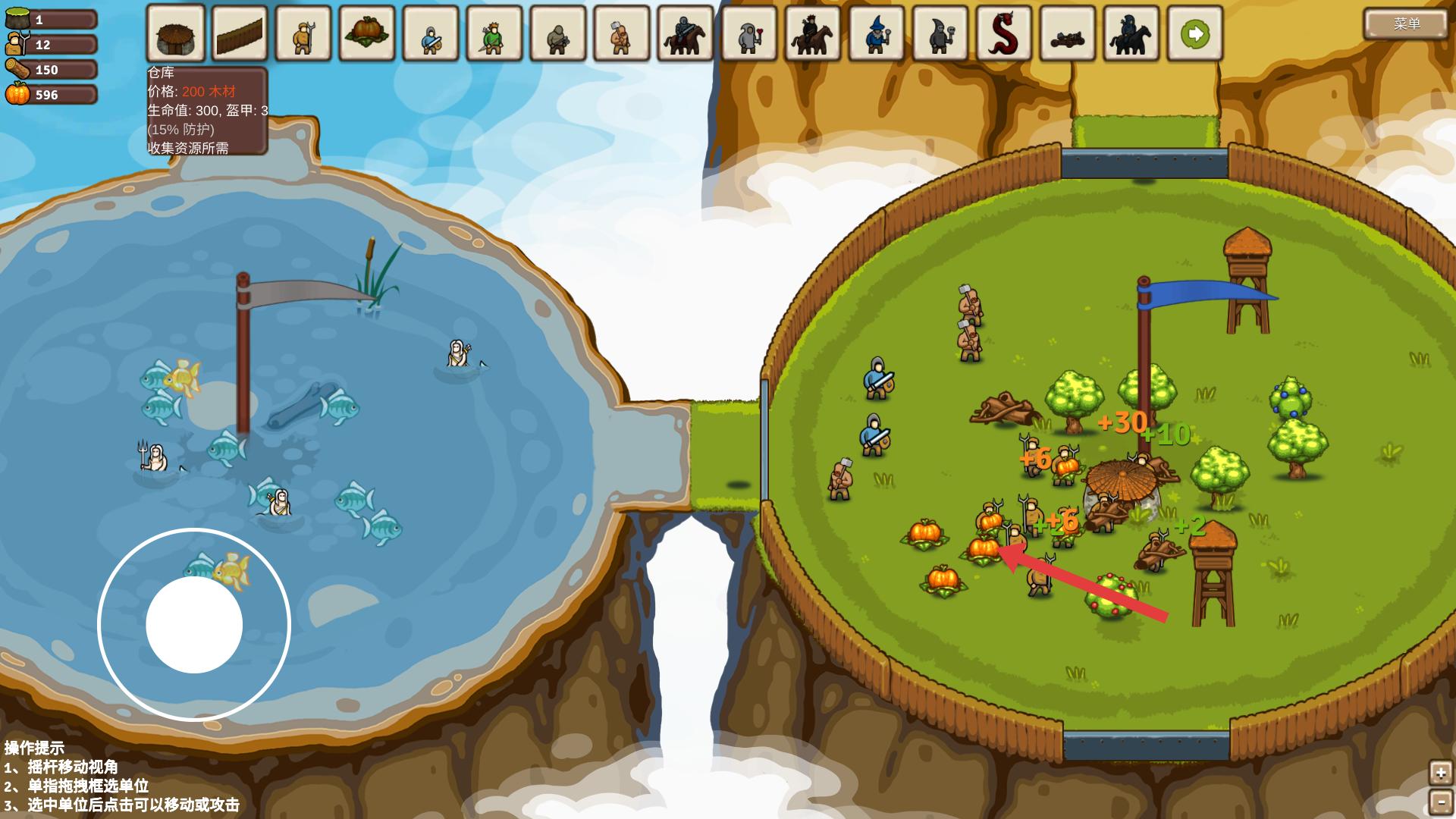This screenshot has height=819, width=1456.
Task: Choose the catapult siege weapon icon
Action: [1068, 34]
